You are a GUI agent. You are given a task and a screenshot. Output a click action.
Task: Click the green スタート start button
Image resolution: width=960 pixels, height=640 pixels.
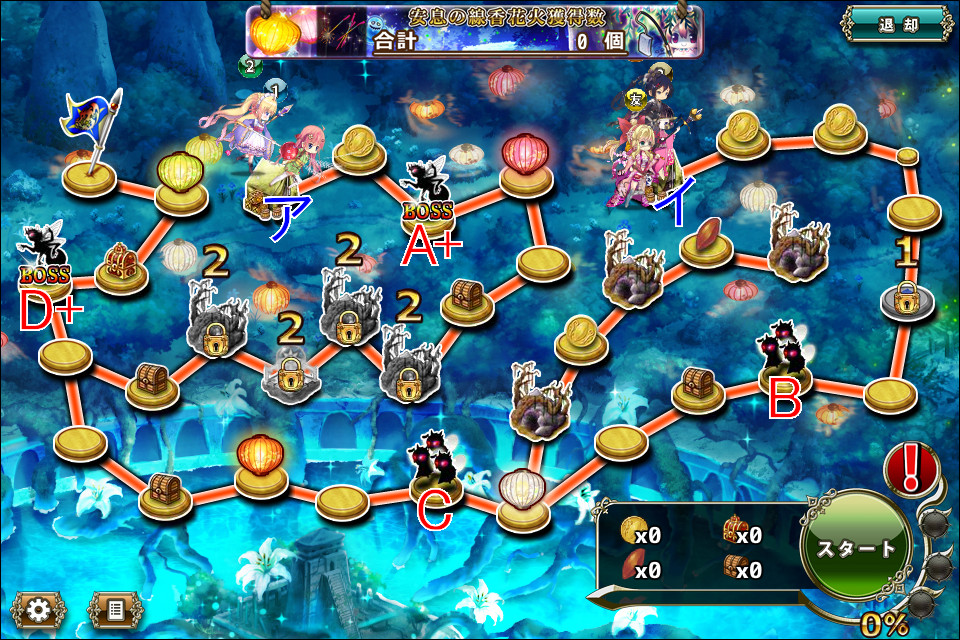(x=857, y=548)
